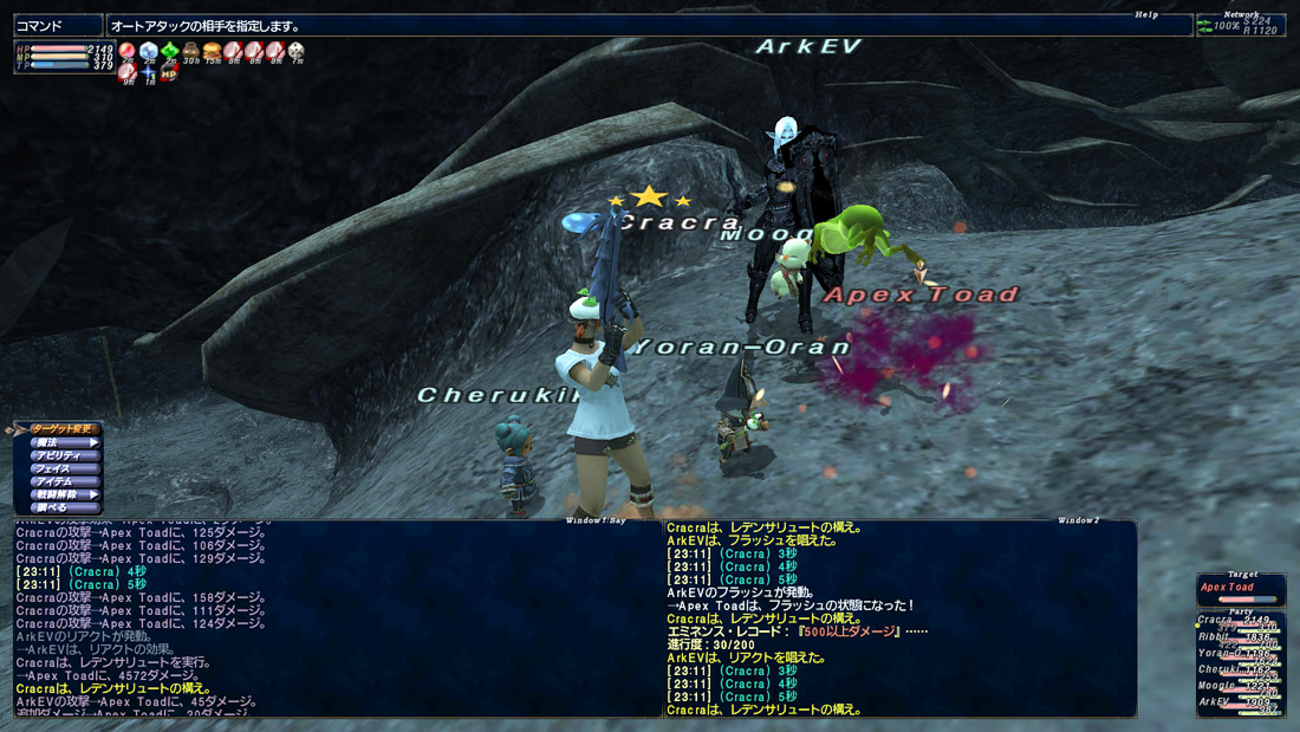Choose アビリティ from the command menu
This screenshot has width=1300, height=732.
click(x=64, y=455)
